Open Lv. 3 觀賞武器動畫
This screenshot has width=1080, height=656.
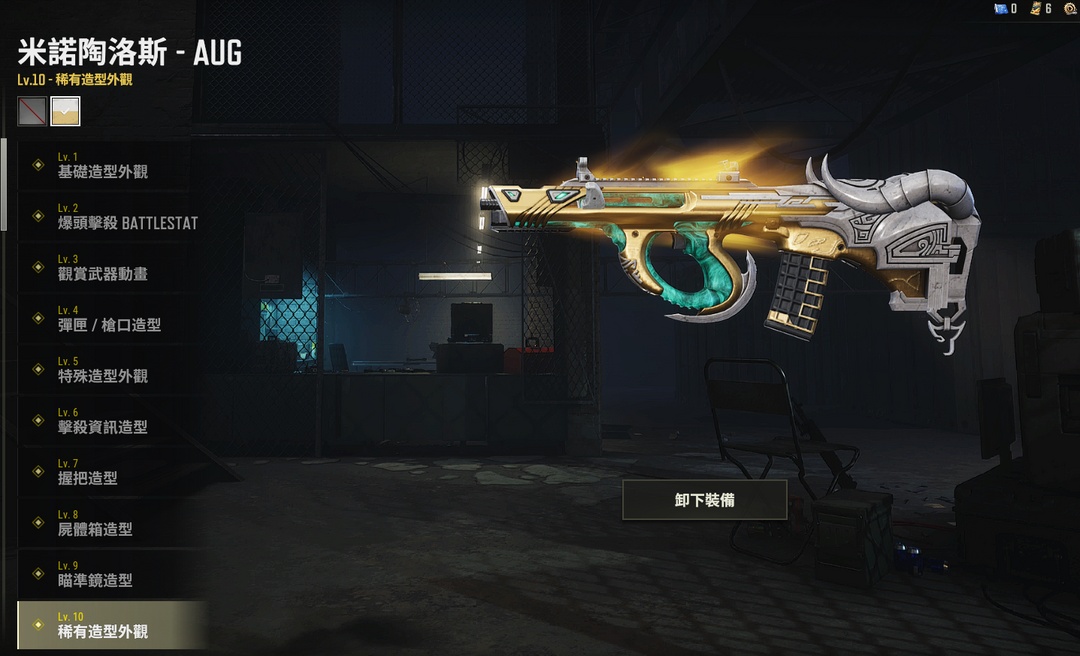(105, 267)
